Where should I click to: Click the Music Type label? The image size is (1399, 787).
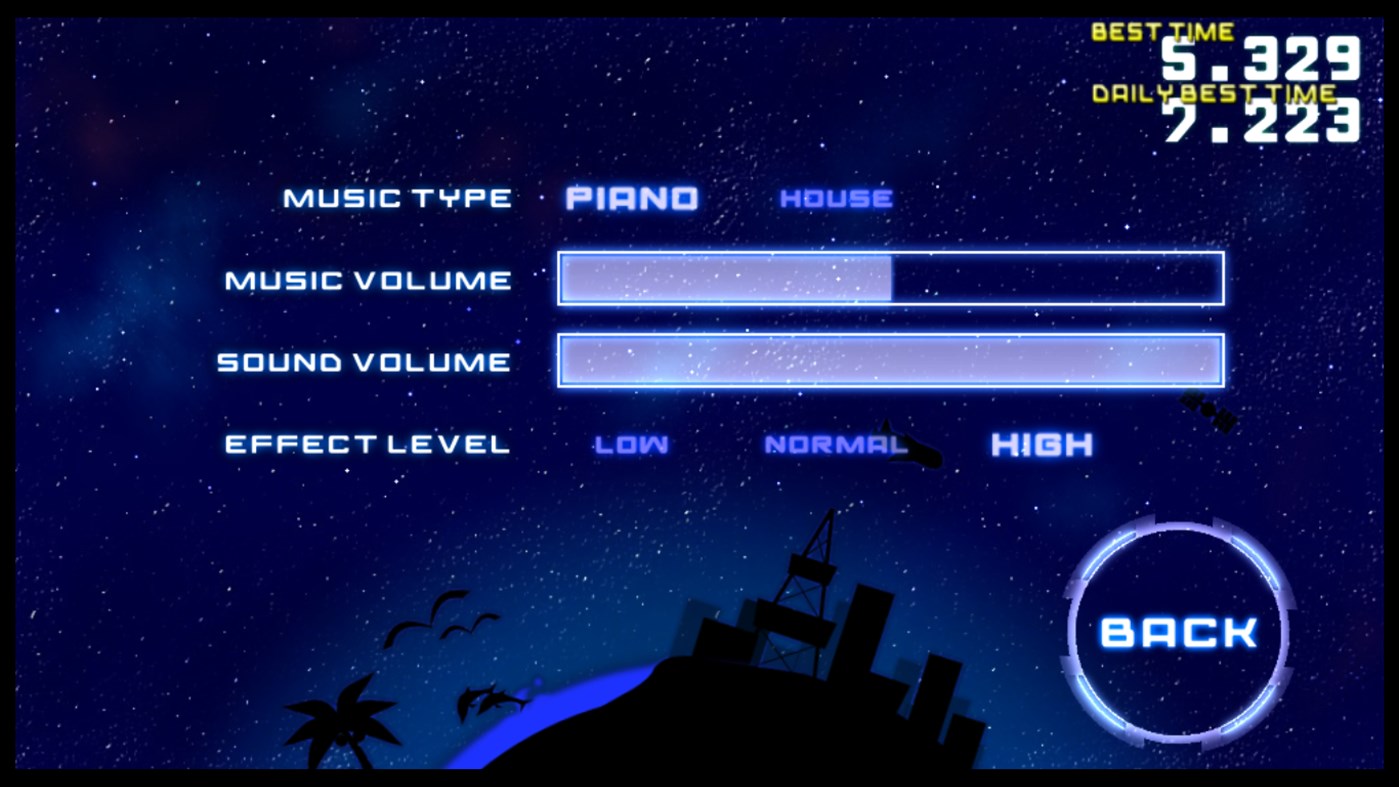click(396, 197)
